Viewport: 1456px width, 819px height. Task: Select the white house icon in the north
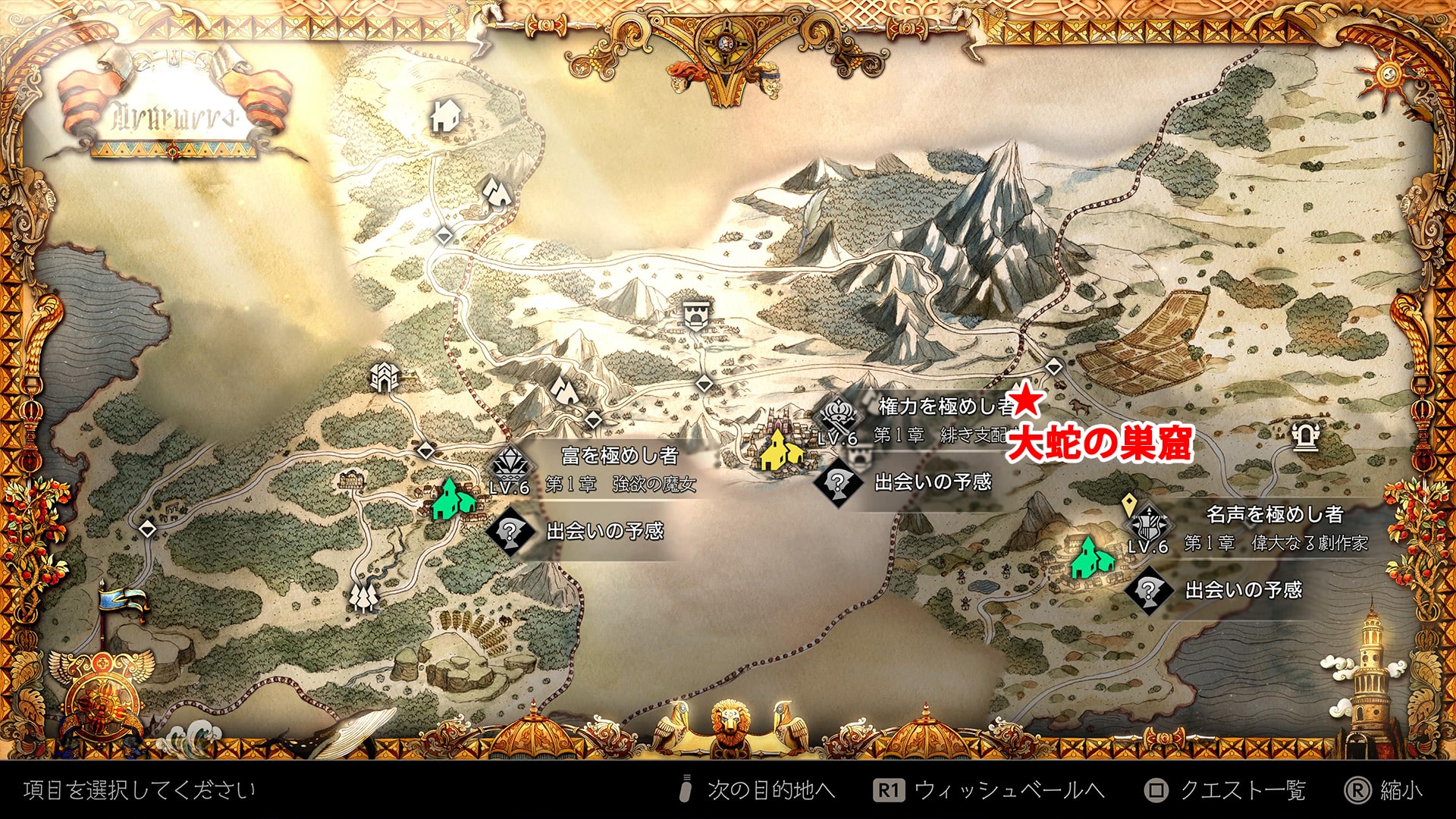click(x=445, y=116)
